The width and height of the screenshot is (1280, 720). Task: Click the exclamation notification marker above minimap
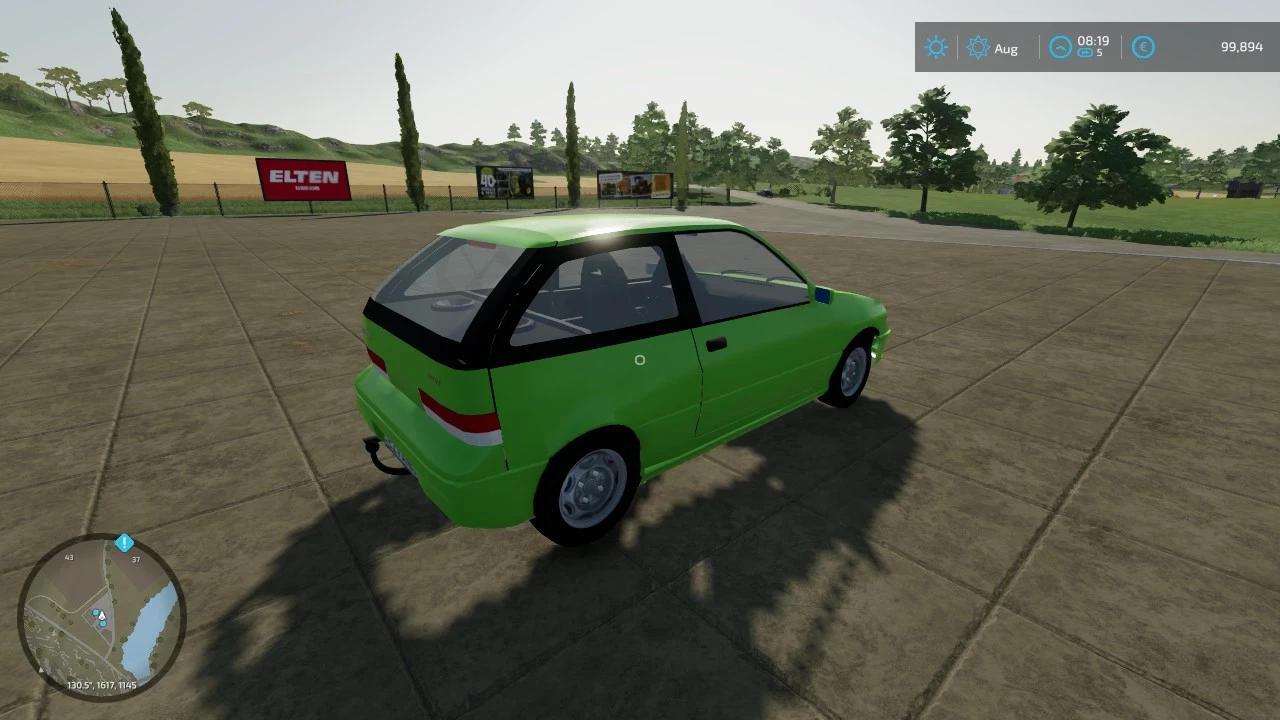(124, 543)
